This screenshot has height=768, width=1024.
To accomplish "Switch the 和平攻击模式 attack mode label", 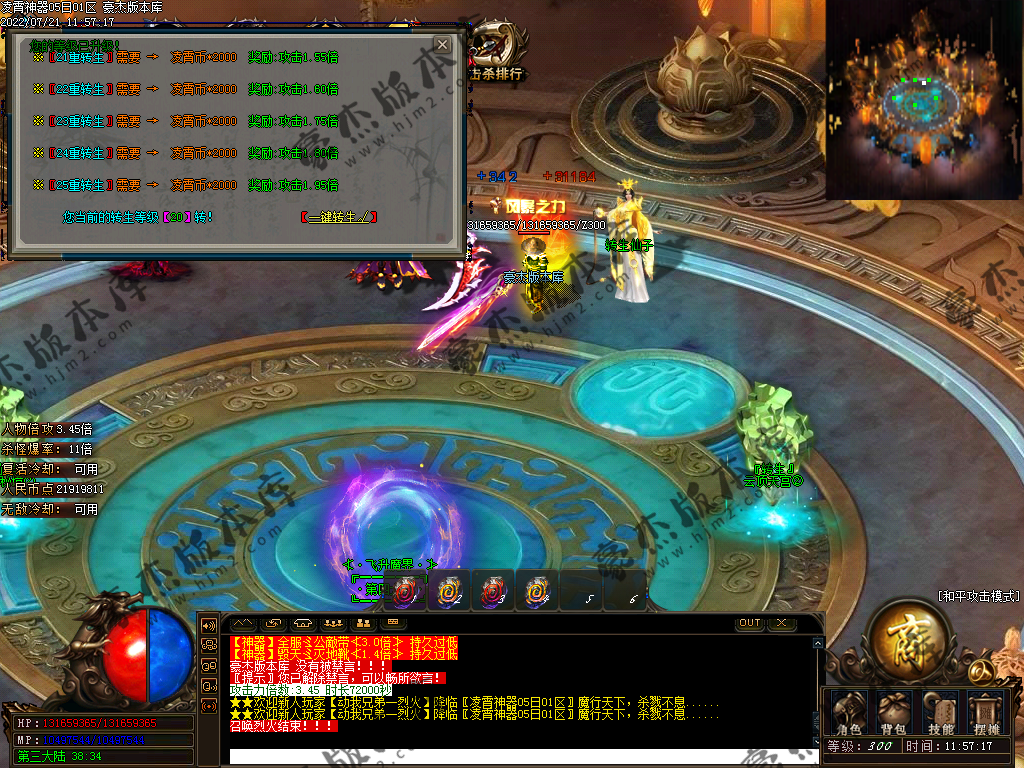I will tap(979, 596).
